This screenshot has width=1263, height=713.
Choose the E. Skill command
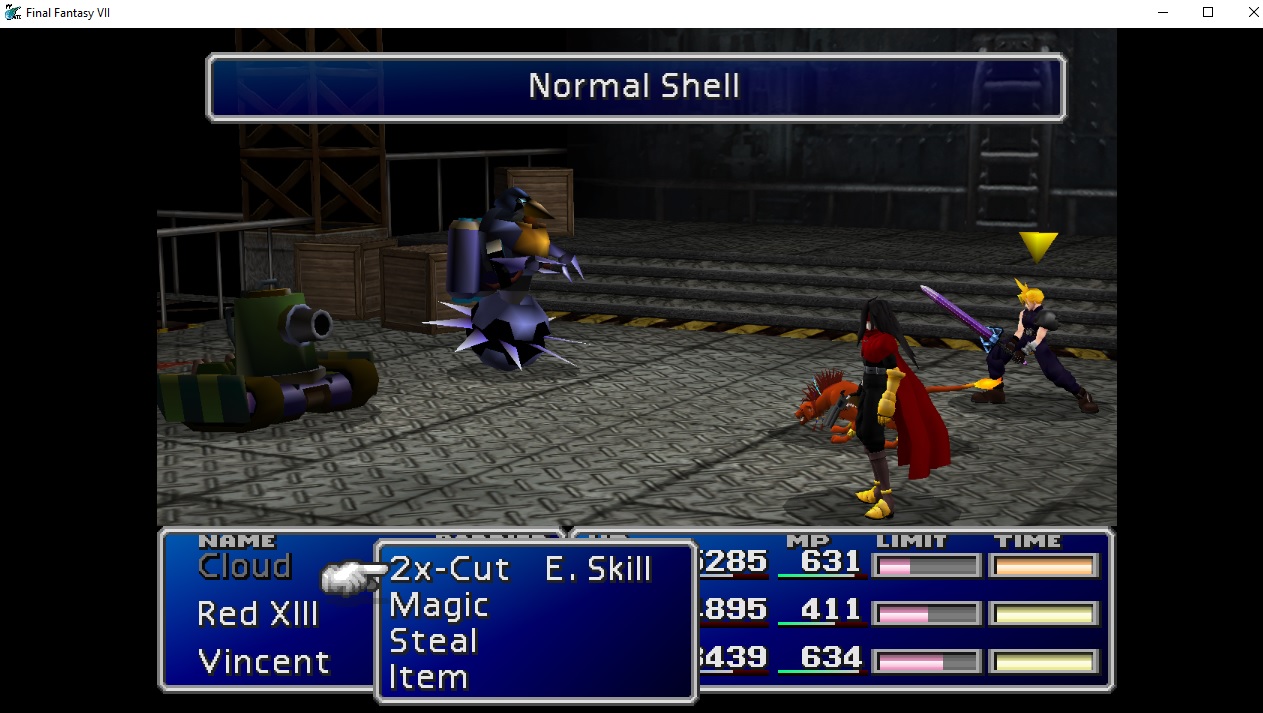coord(598,569)
